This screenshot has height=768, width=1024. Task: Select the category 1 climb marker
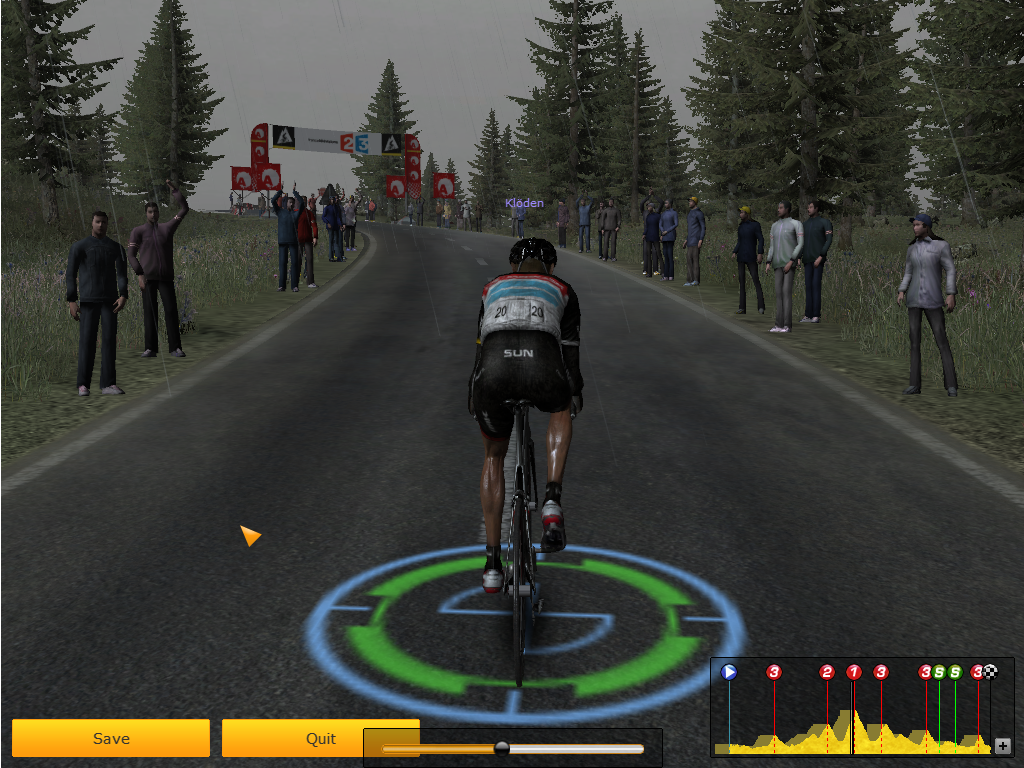point(854,672)
